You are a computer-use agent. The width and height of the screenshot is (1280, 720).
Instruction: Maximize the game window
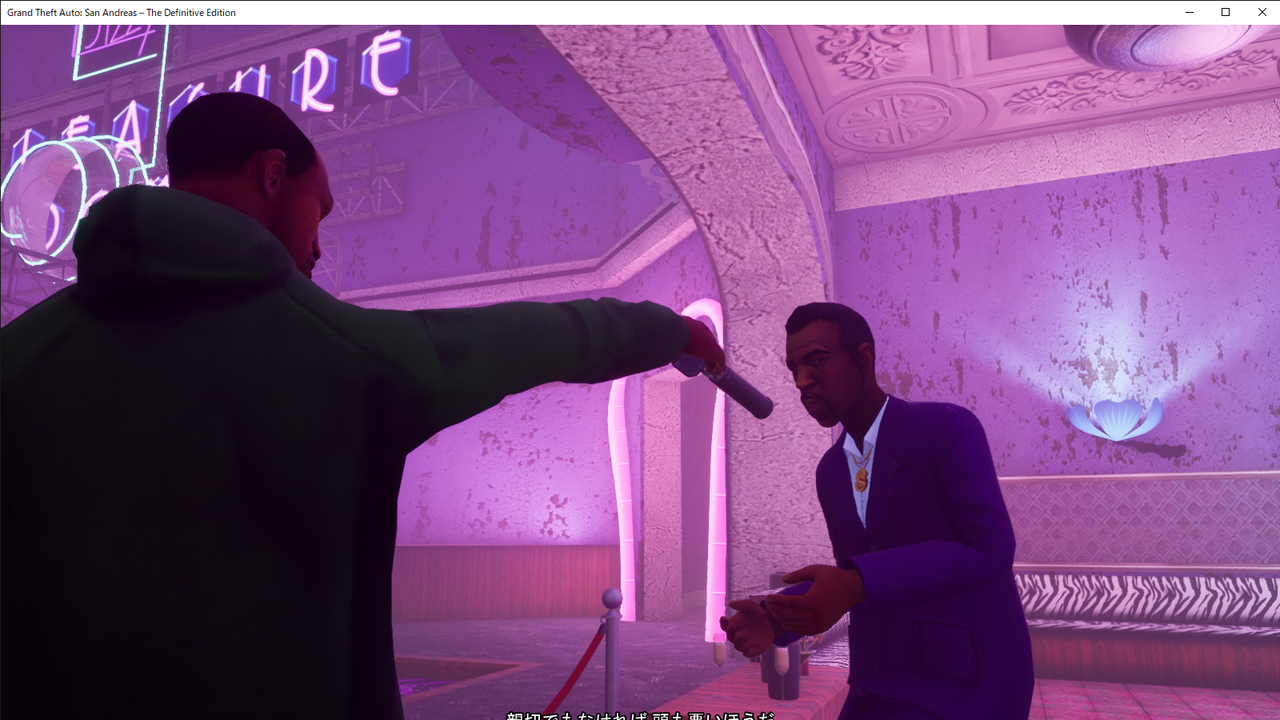pos(1225,12)
